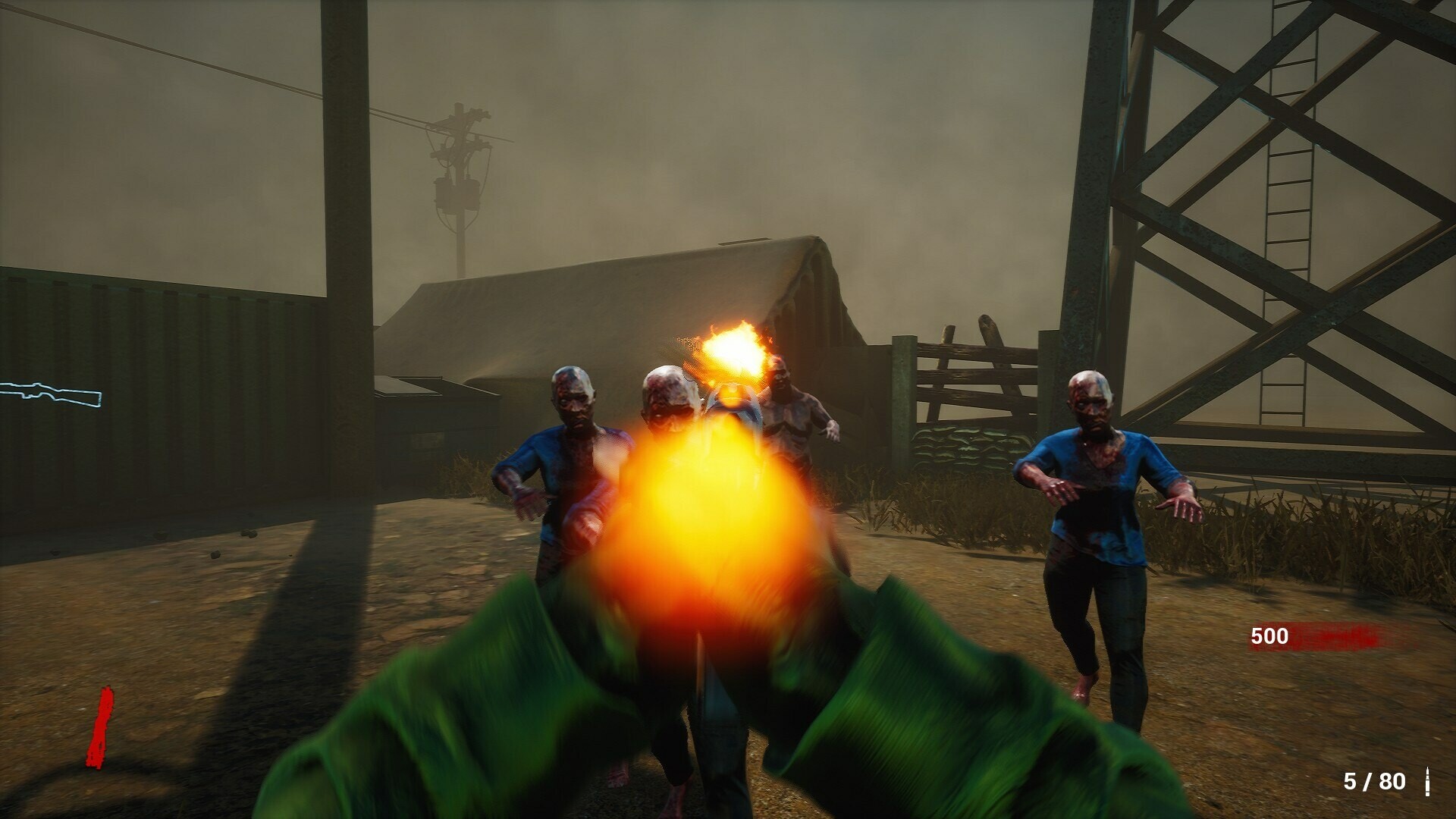Select the bullet icon next to ammo counter
Screen dimensions: 1456x819
coord(1428,782)
